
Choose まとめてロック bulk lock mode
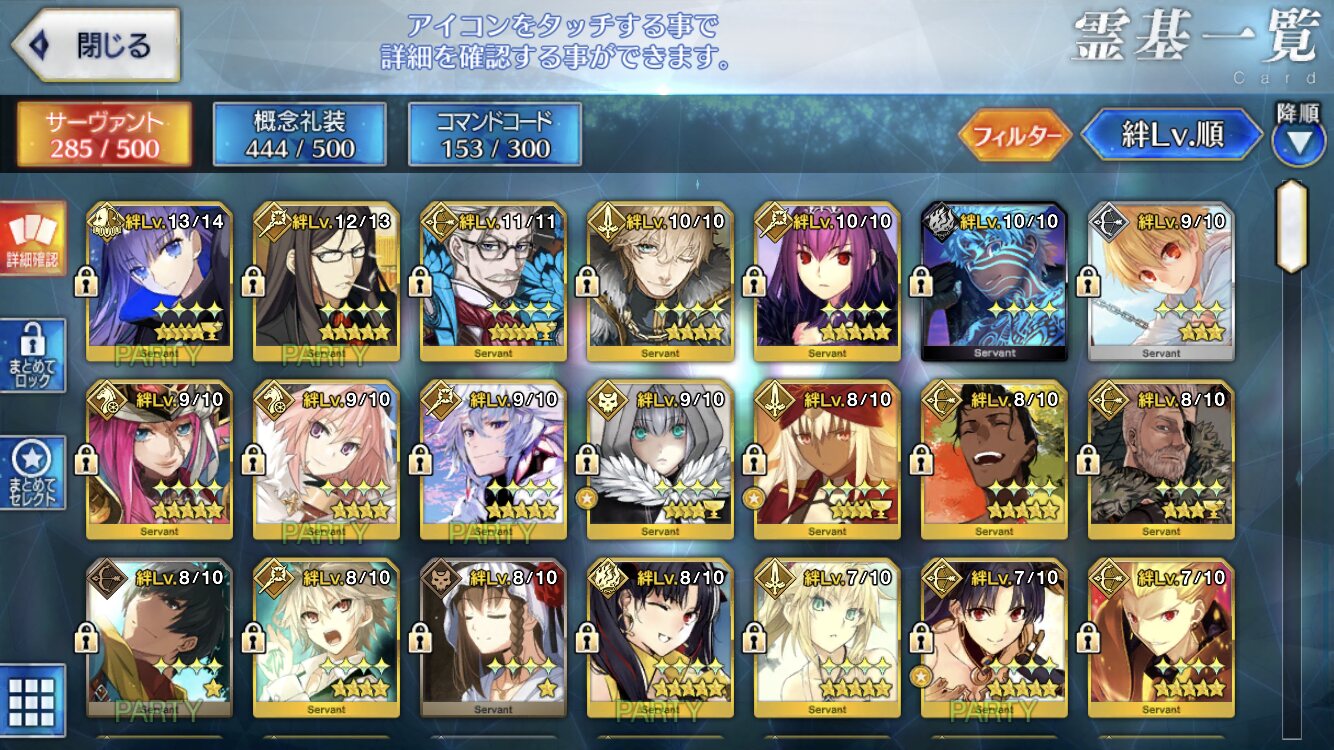point(33,355)
